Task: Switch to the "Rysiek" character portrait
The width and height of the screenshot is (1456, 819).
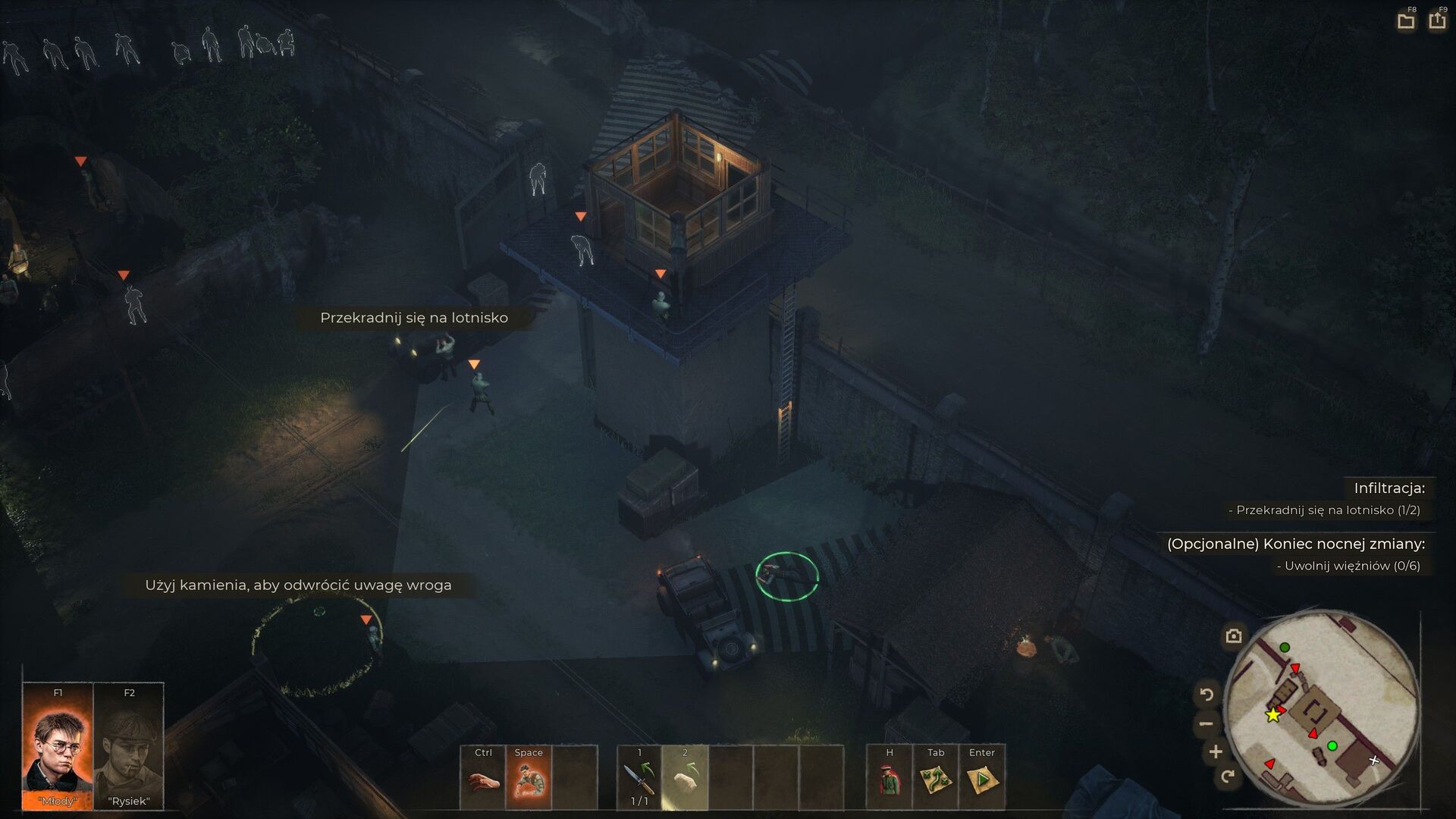Action: tap(129, 747)
